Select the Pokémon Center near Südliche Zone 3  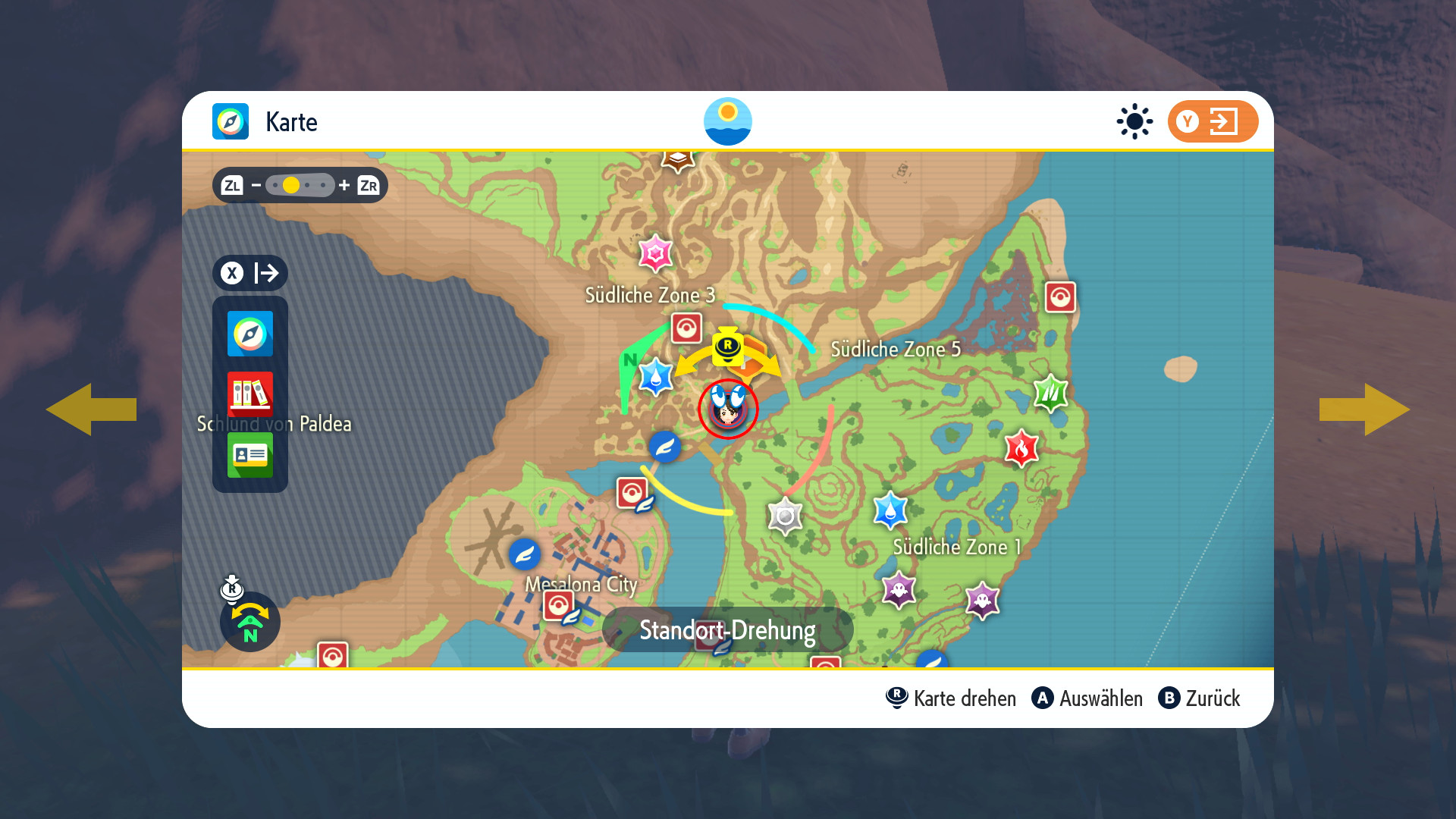click(686, 328)
